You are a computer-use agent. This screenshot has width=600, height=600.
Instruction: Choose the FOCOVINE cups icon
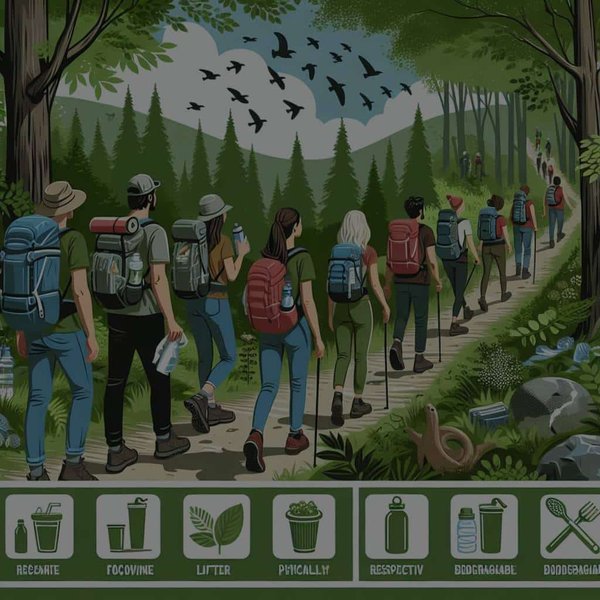(127, 526)
